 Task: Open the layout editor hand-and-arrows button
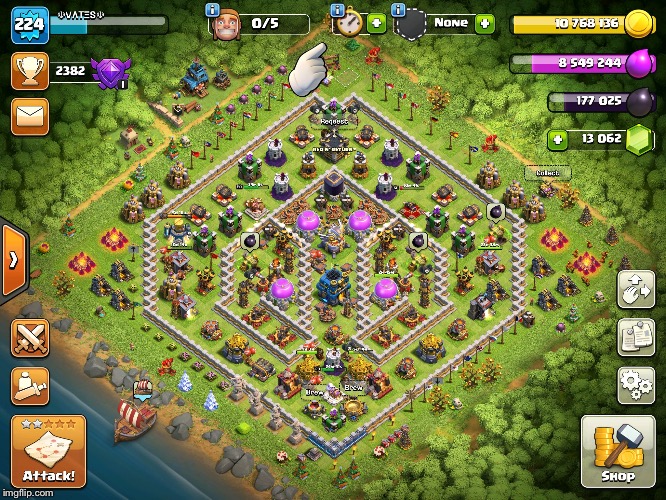coord(636,290)
